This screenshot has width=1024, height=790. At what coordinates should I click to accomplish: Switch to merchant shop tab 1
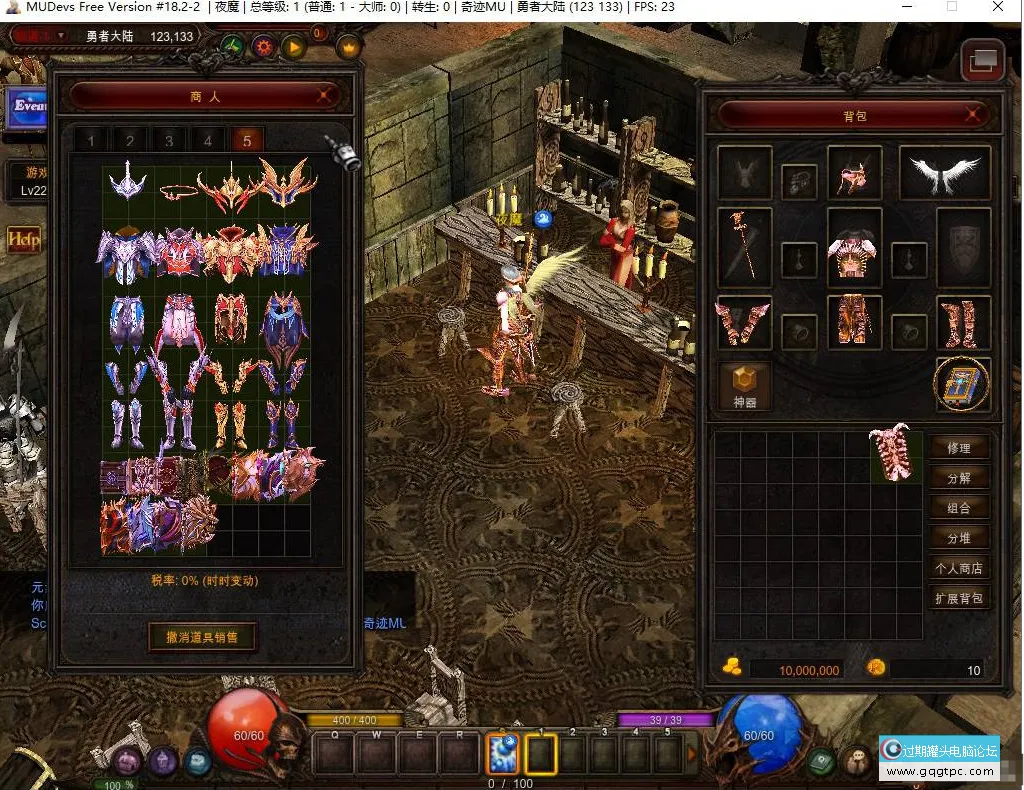[x=91, y=140]
